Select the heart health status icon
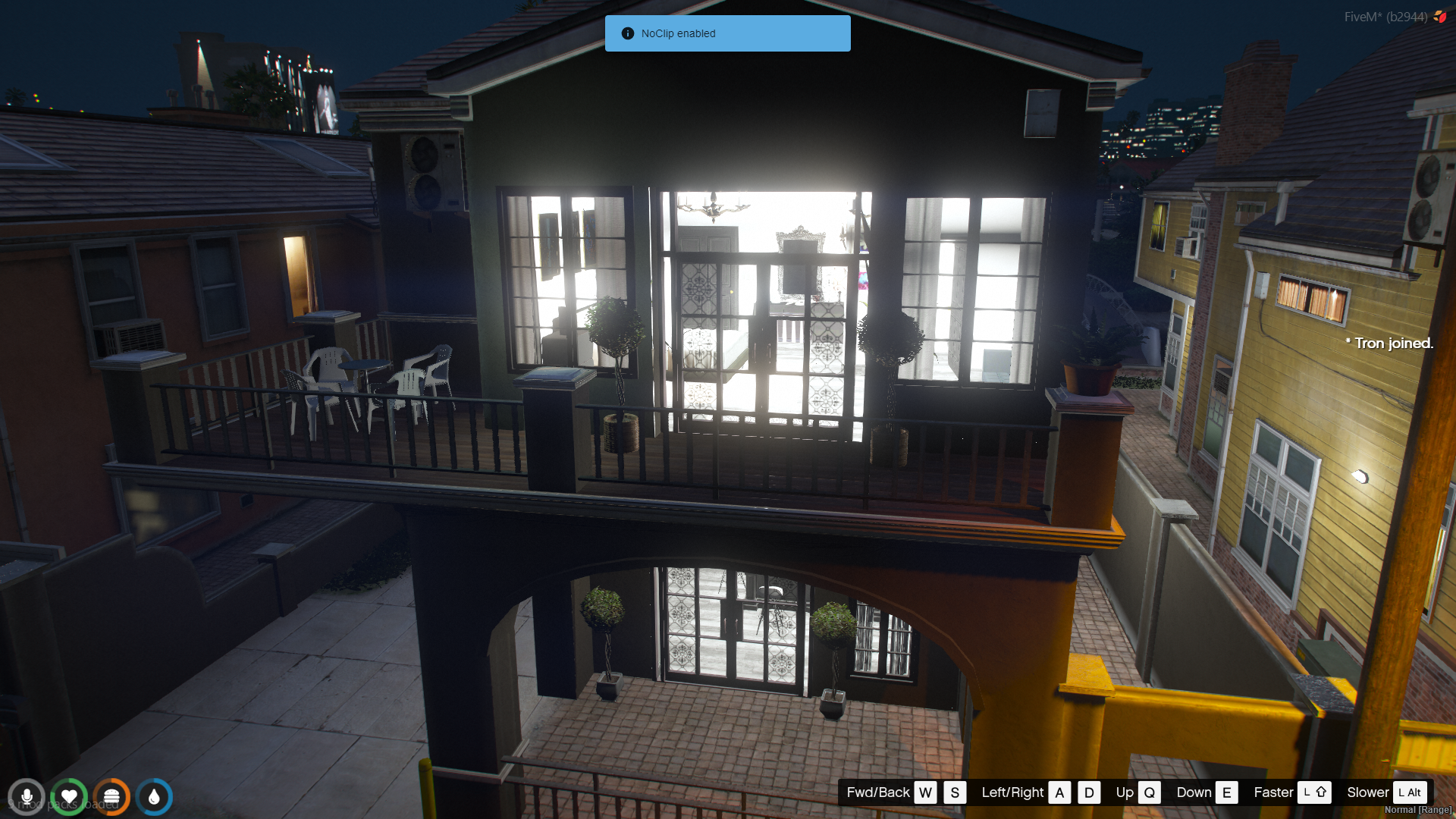The width and height of the screenshot is (1456, 819). point(69,797)
